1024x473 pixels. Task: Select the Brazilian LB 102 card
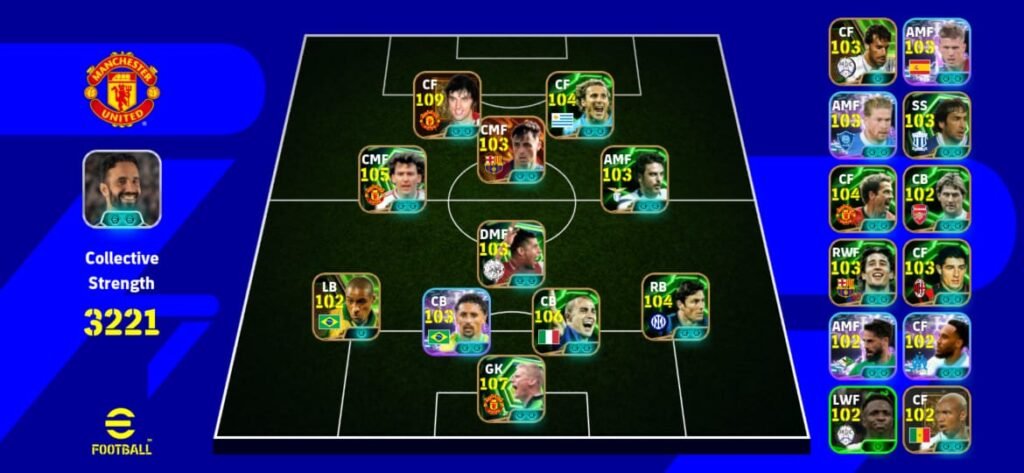pos(346,306)
